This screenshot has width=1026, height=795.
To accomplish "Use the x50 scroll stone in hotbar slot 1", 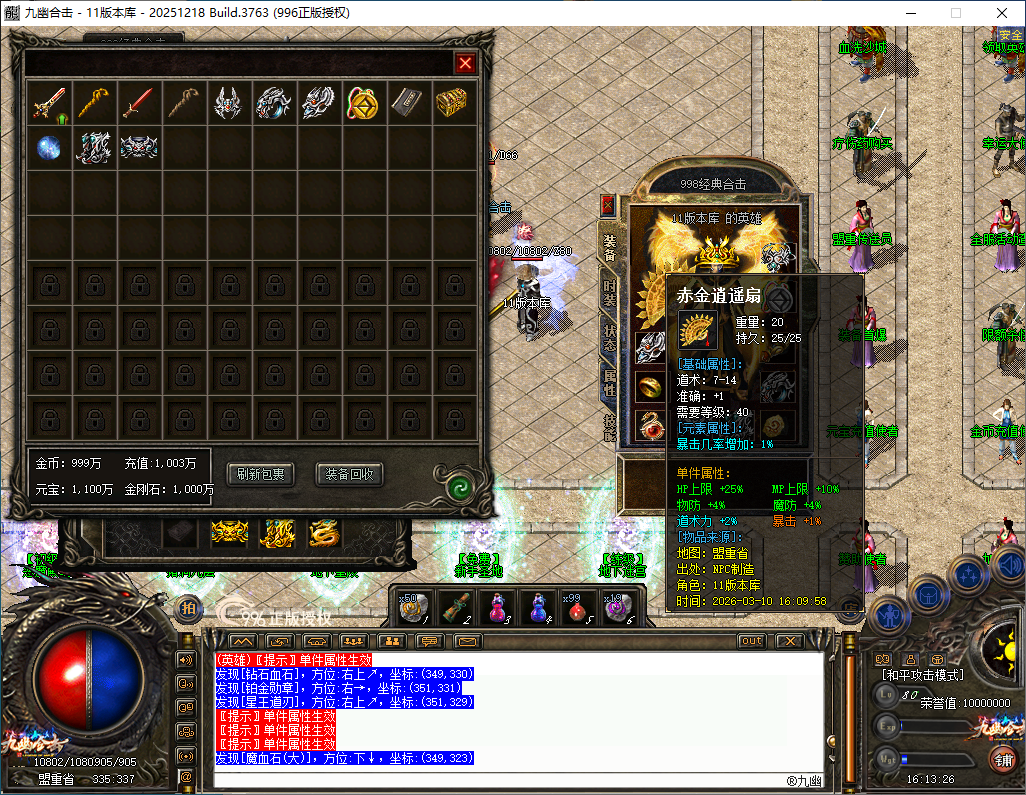I will [413, 608].
